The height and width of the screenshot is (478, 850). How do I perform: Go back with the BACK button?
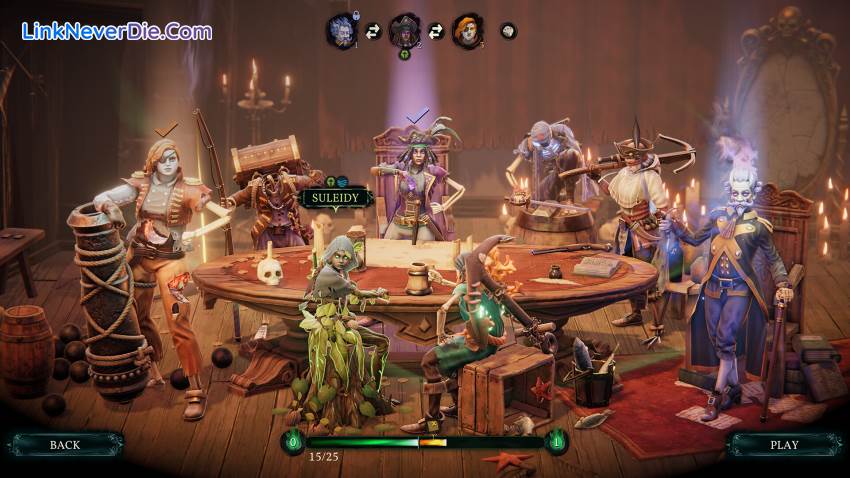(x=65, y=444)
